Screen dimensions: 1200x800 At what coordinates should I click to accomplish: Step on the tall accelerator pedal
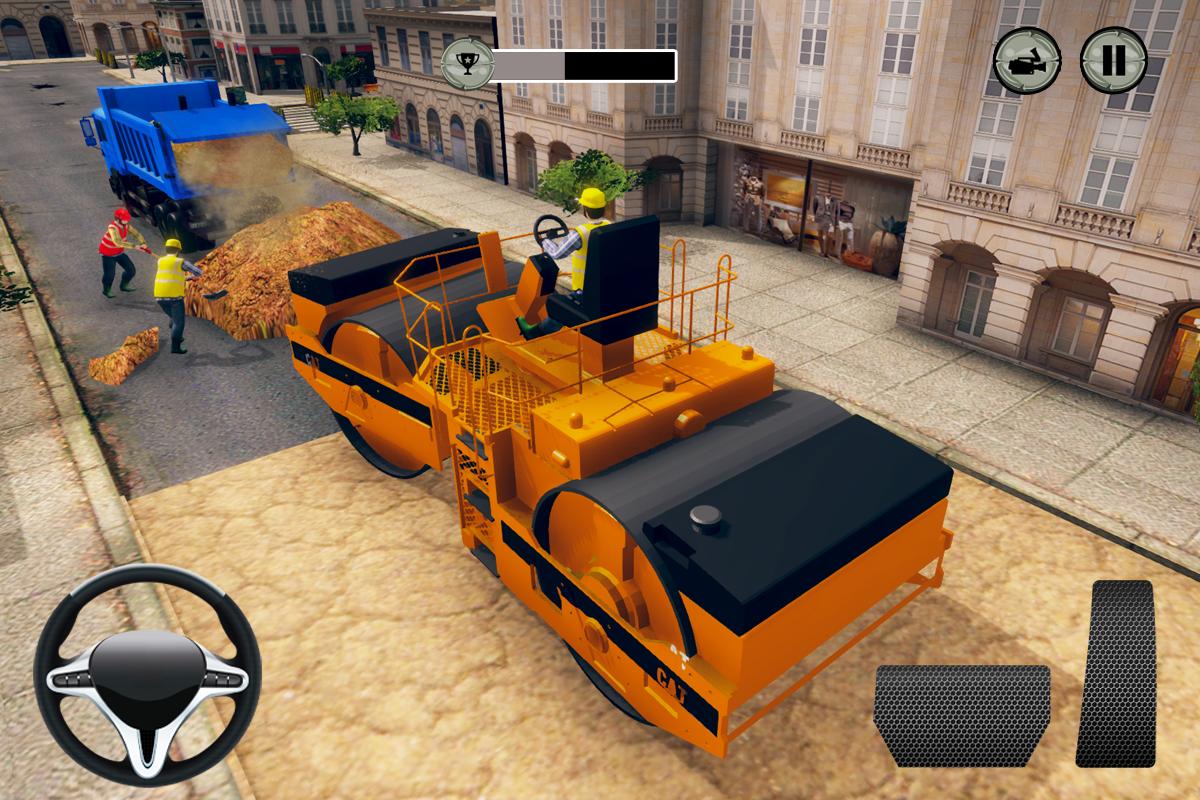tap(1115, 673)
